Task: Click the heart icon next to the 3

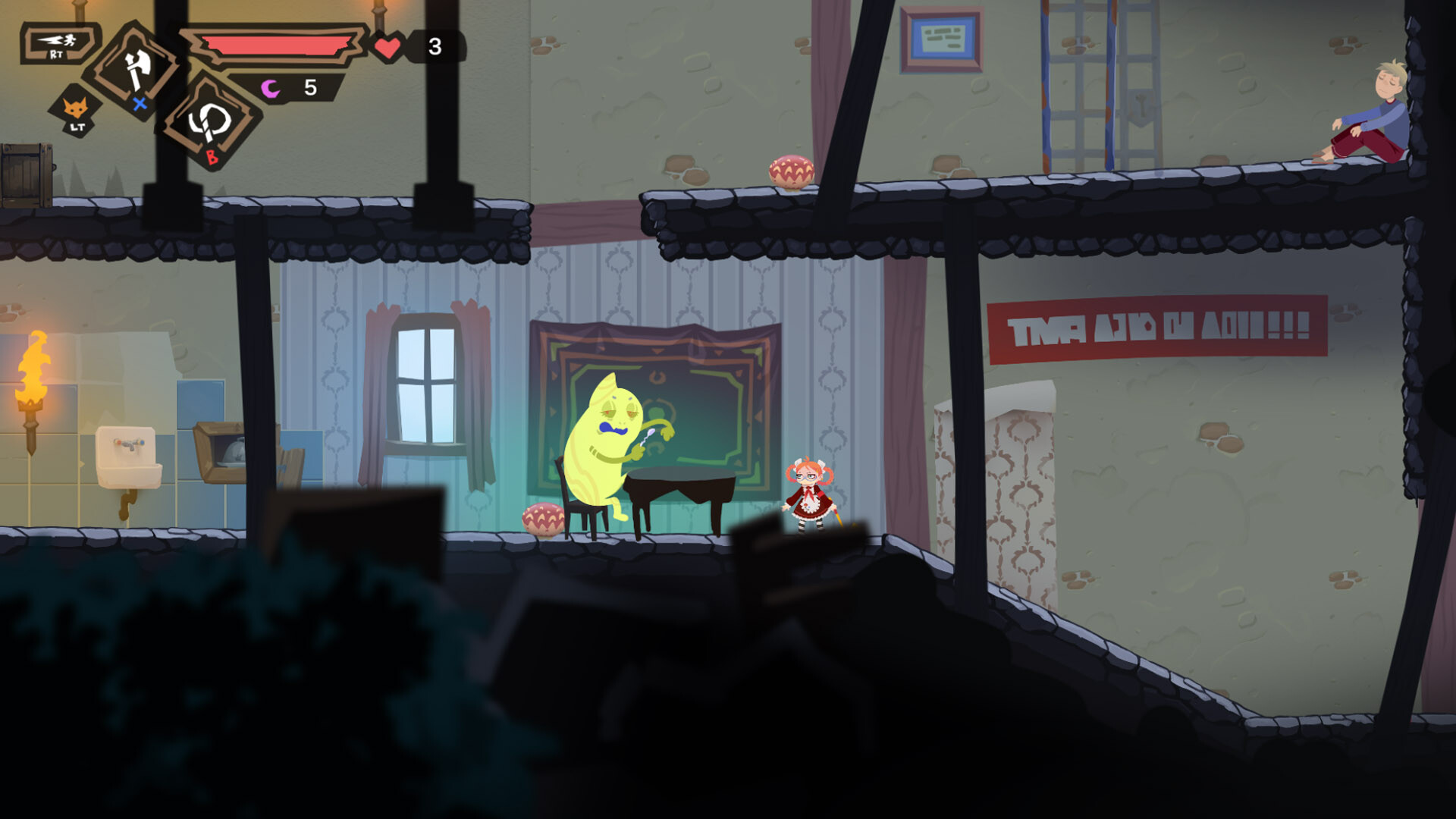Action: pyautogui.click(x=386, y=47)
